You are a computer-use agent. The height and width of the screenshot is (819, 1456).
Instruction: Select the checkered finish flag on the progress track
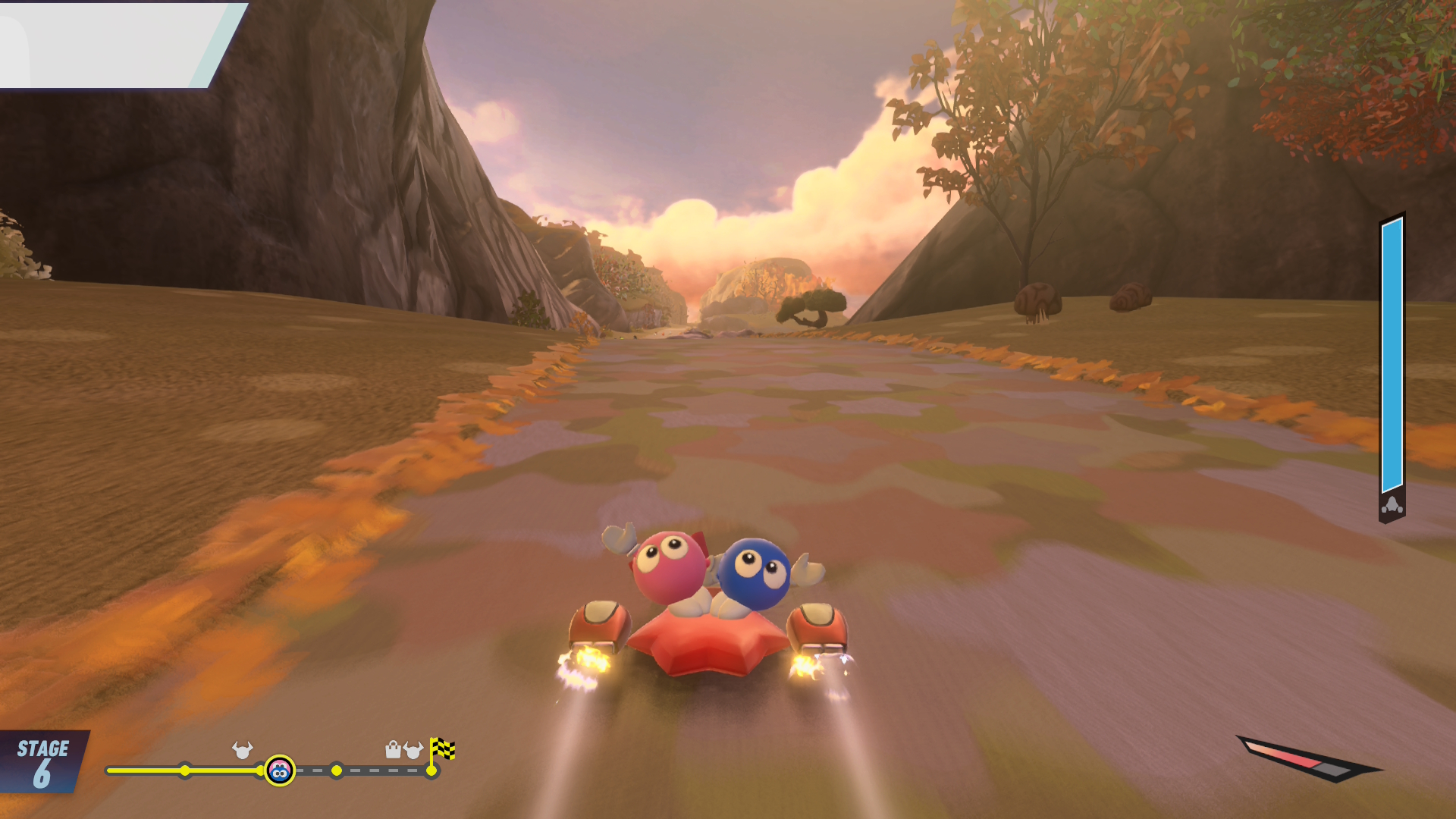[442, 749]
